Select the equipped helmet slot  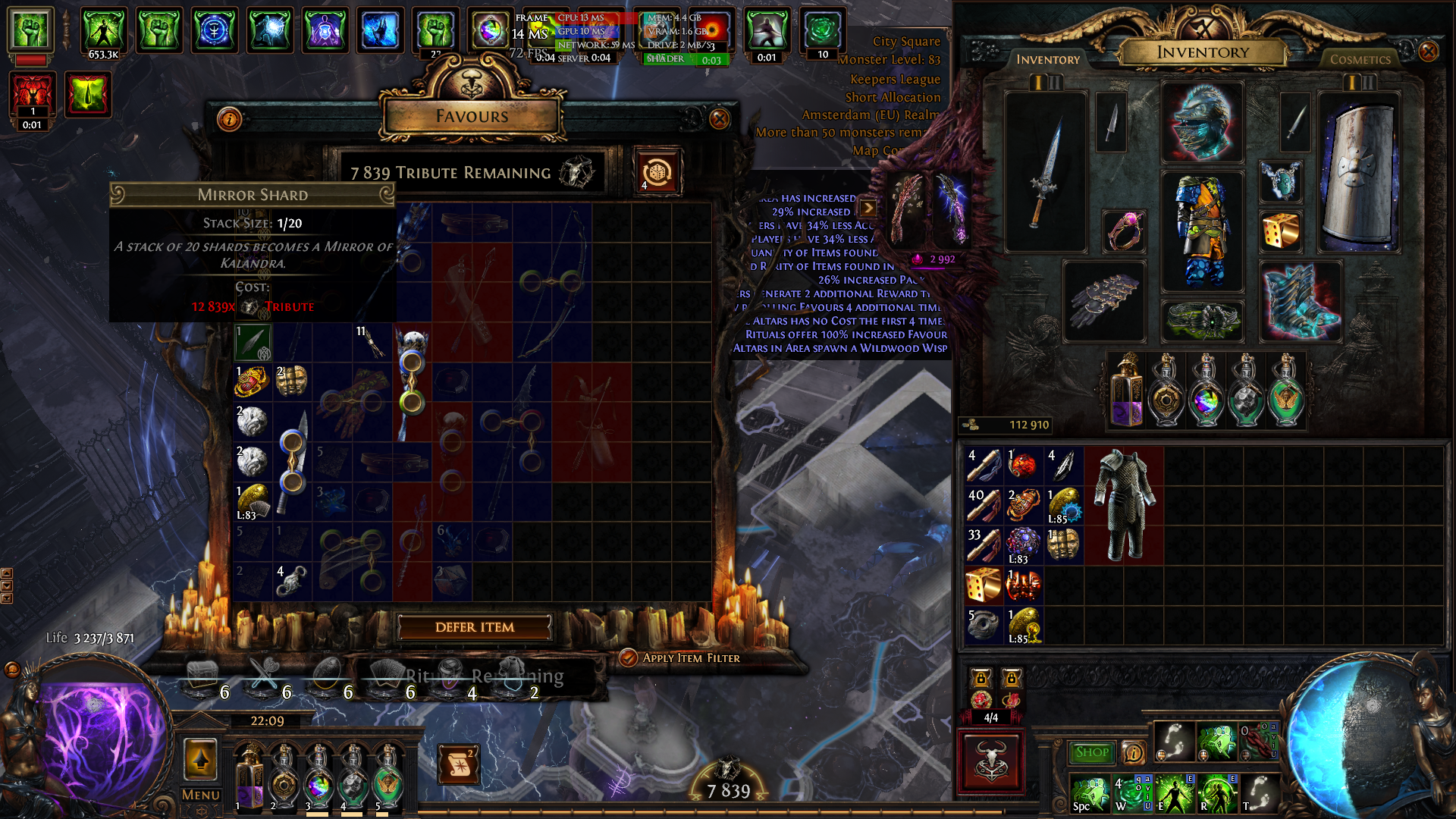1202,121
